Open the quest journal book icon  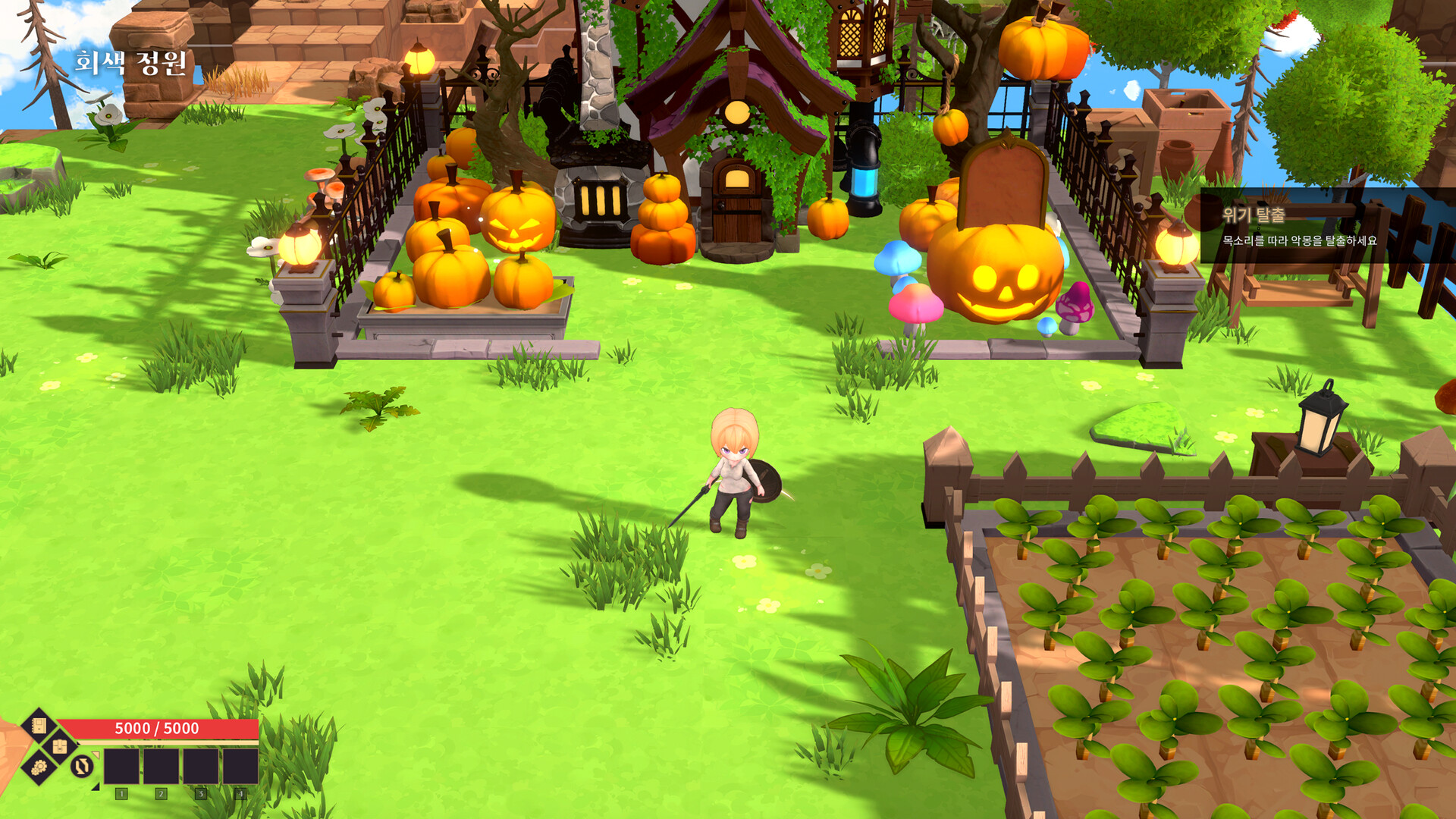tap(39, 726)
